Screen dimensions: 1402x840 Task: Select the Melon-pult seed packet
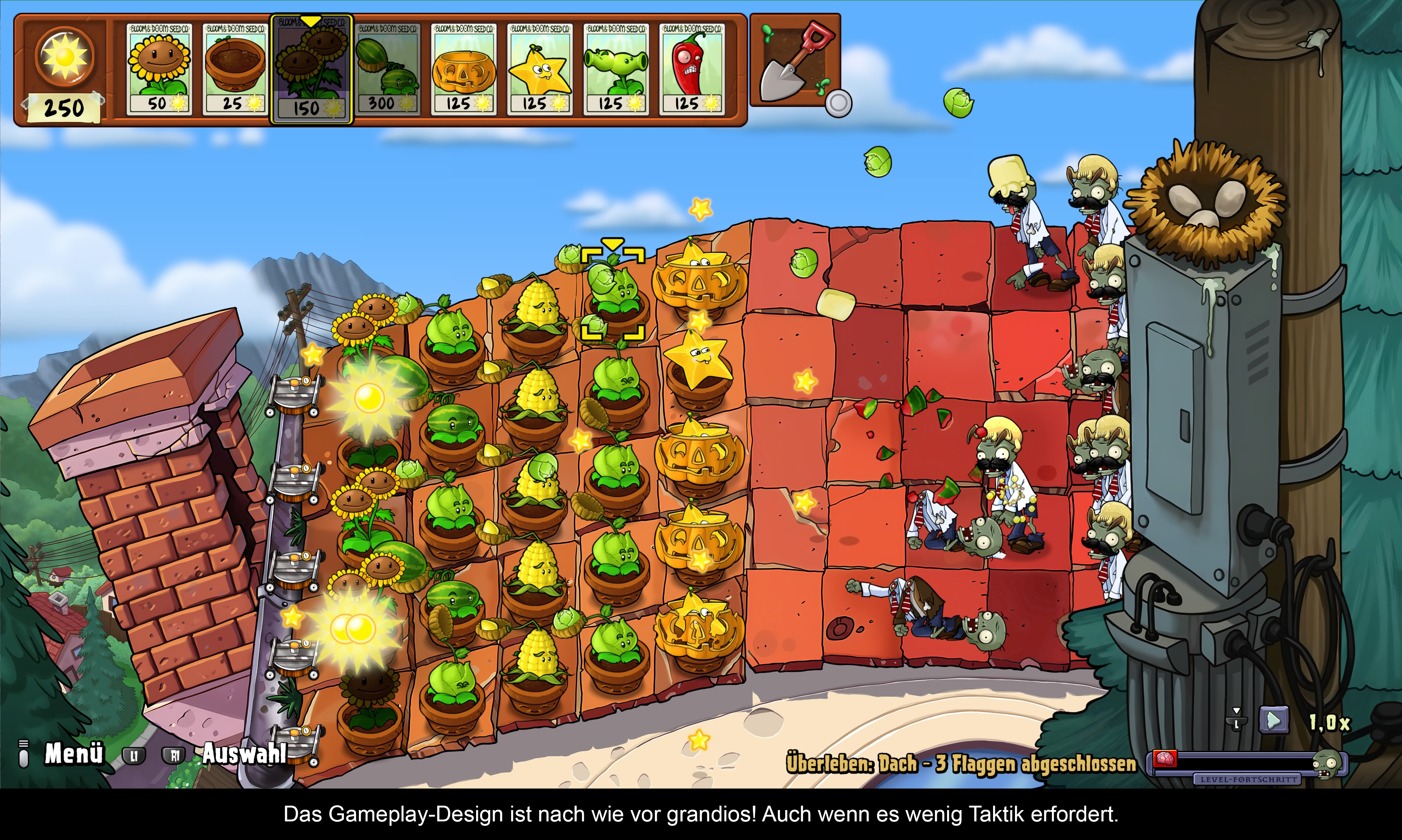click(x=388, y=69)
